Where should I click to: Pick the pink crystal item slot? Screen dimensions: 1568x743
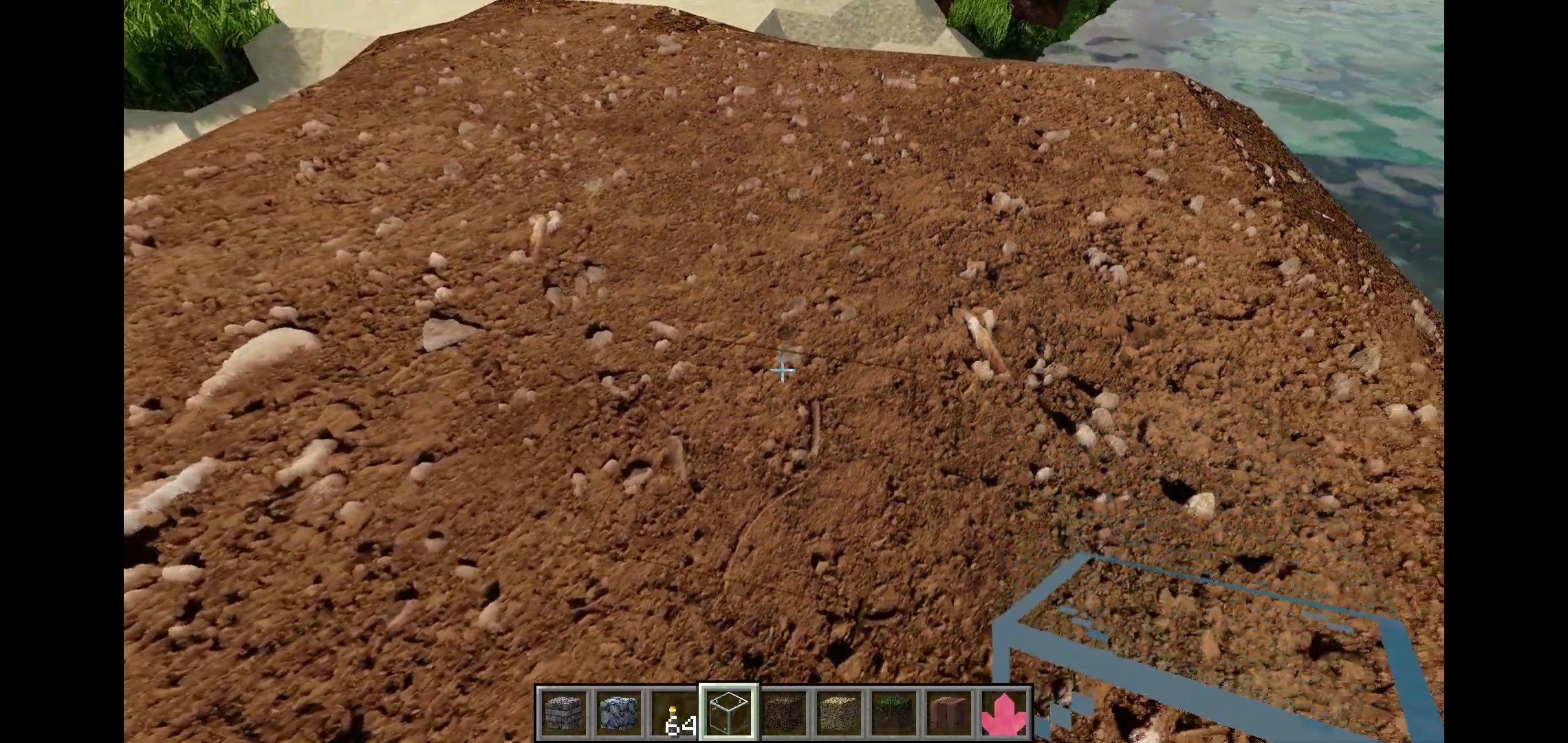coord(1004,713)
